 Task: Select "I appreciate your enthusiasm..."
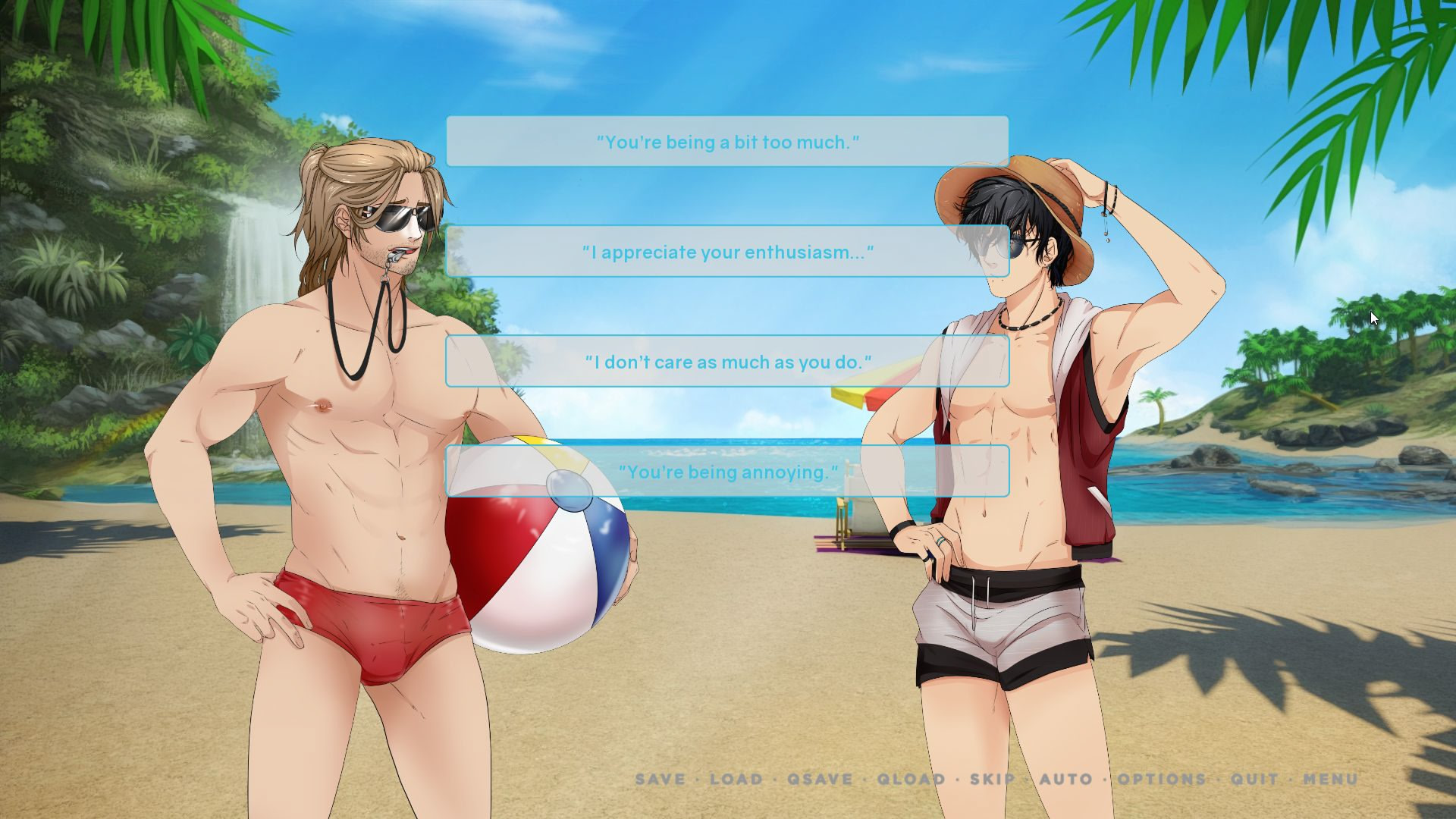(726, 252)
